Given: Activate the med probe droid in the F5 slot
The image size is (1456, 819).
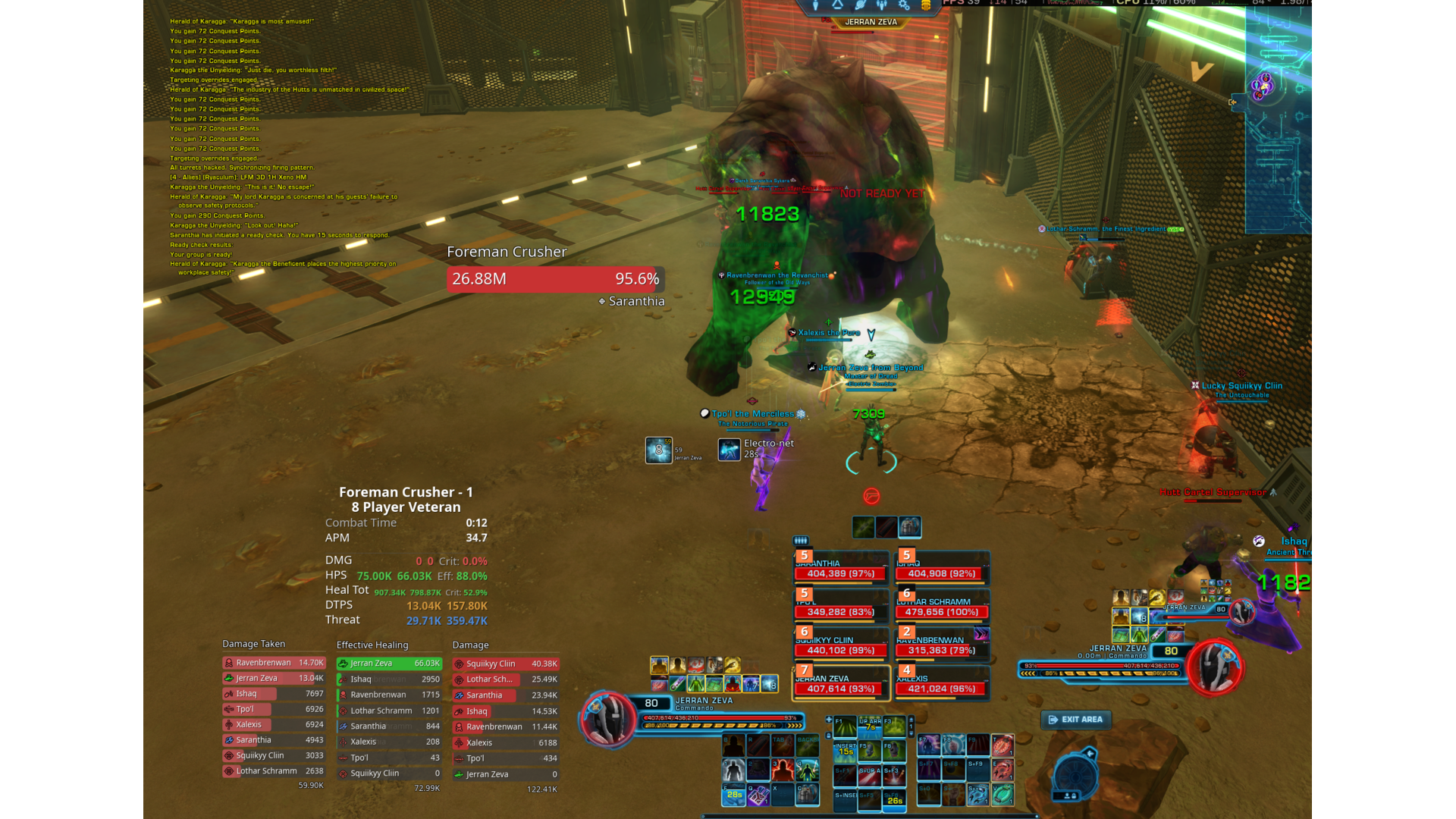Looking at the screenshot, I should pos(870,748).
